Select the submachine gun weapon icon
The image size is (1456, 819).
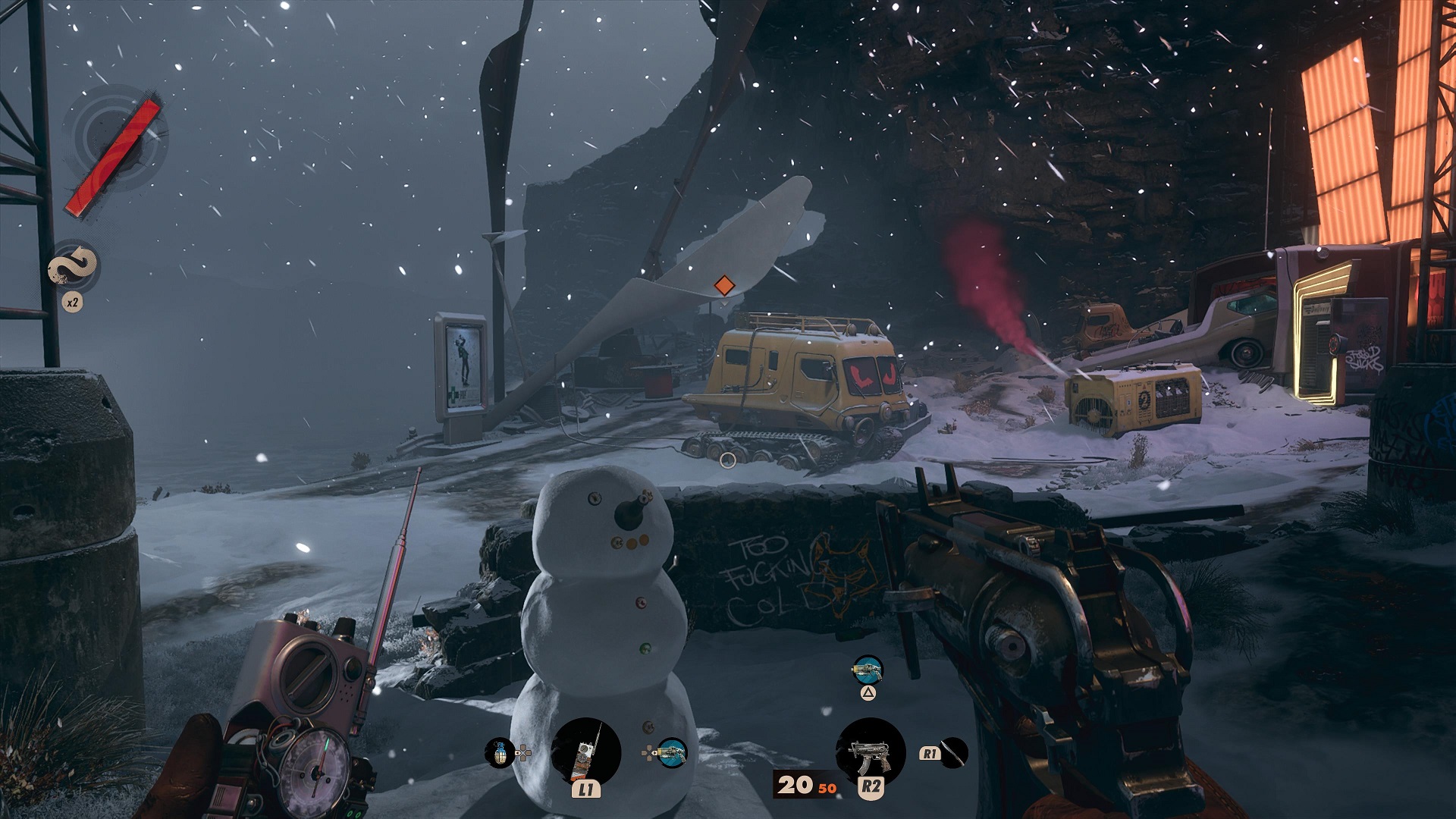tap(870, 751)
